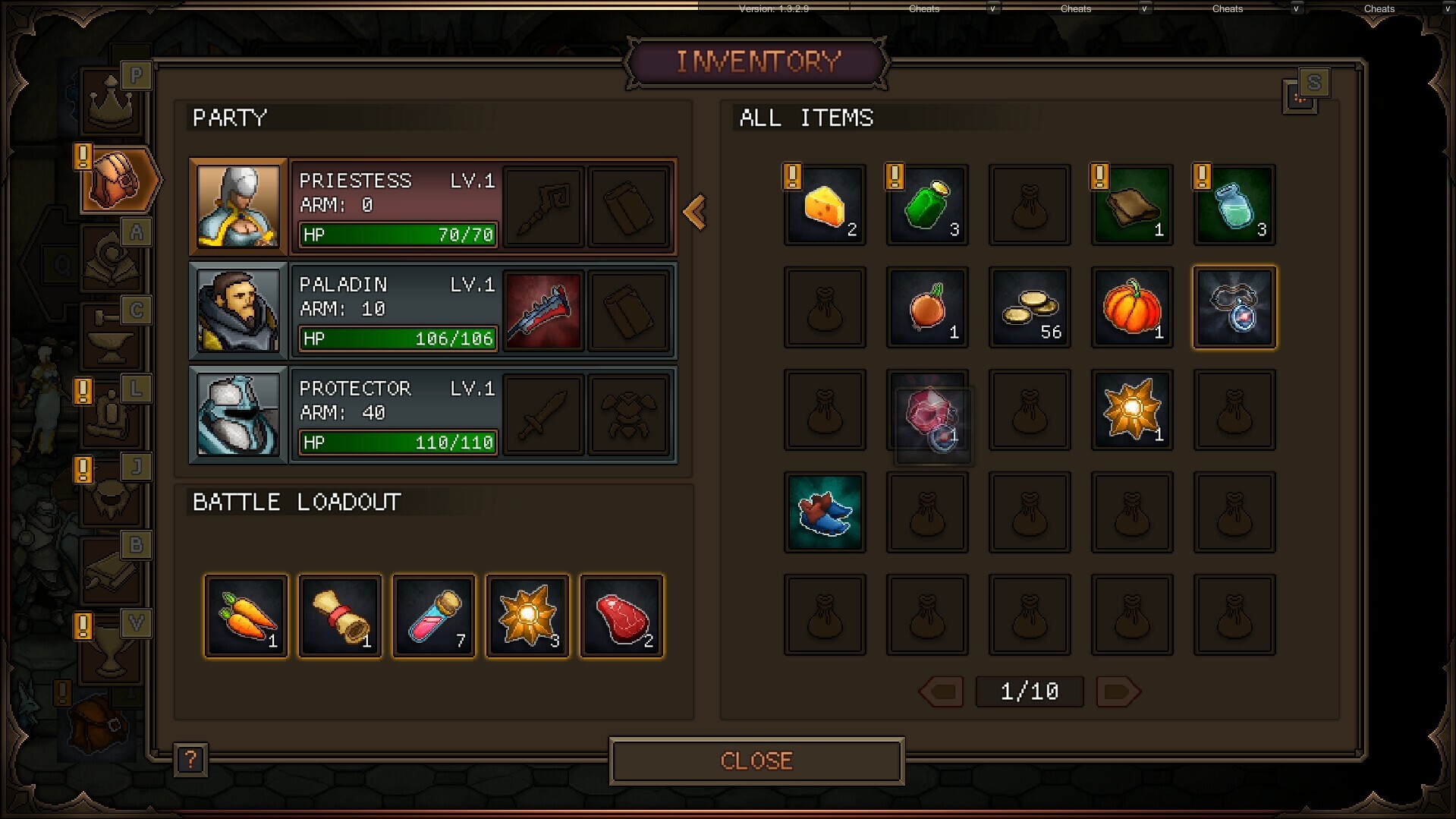This screenshot has width=1456, height=819.
Task: Click the carrots slot in Battle Loadout
Action: (x=245, y=616)
